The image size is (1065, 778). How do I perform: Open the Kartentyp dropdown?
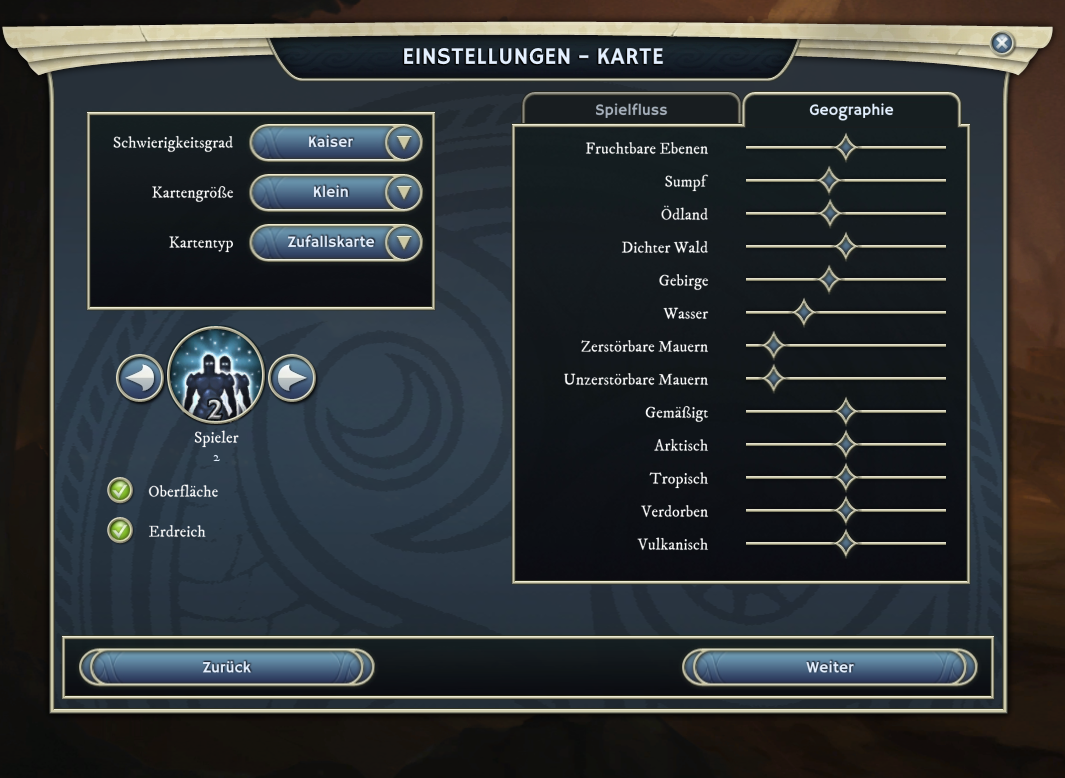[x=403, y=242]
